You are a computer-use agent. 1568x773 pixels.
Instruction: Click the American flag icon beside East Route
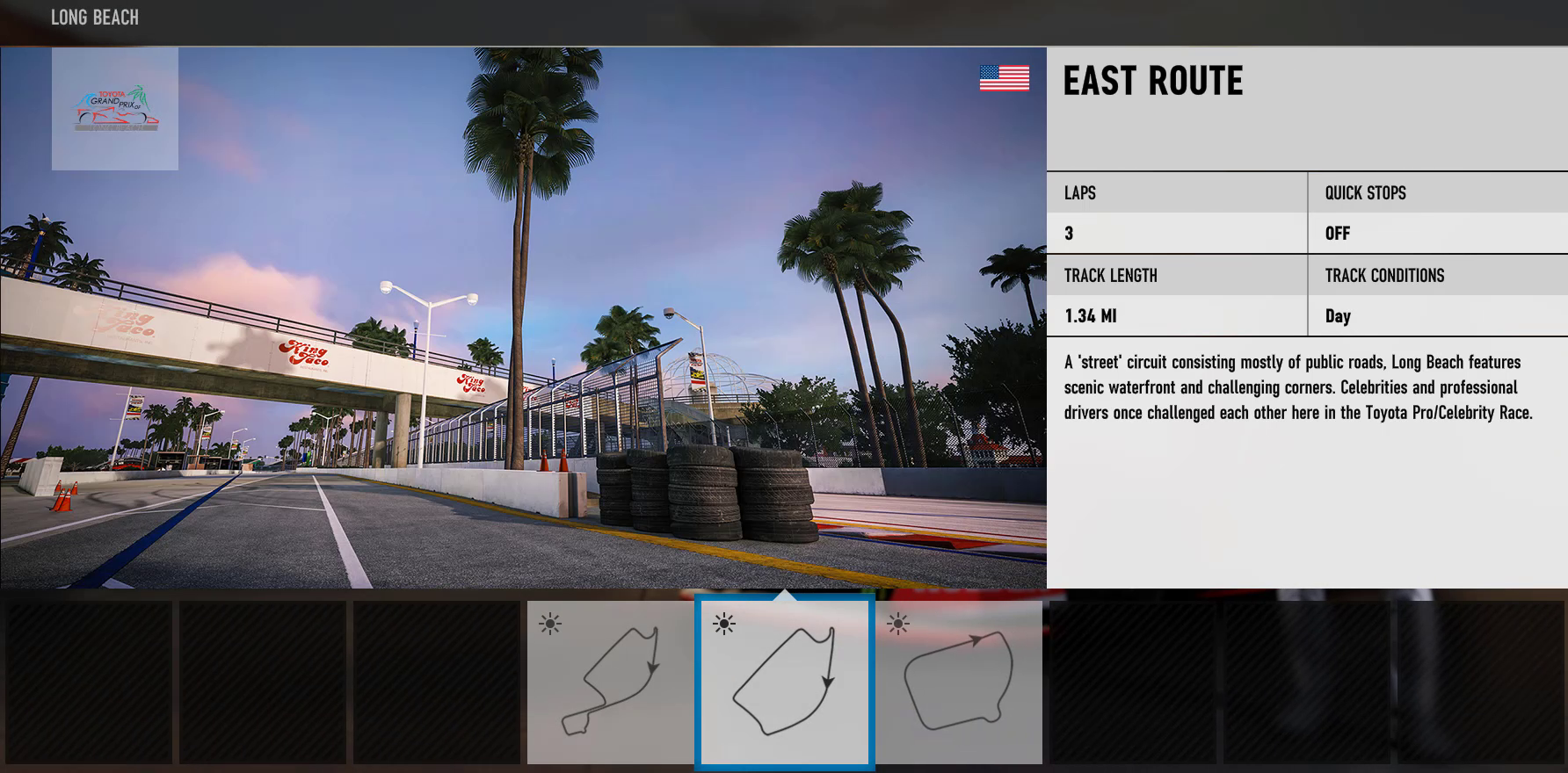click(1003, 79)
